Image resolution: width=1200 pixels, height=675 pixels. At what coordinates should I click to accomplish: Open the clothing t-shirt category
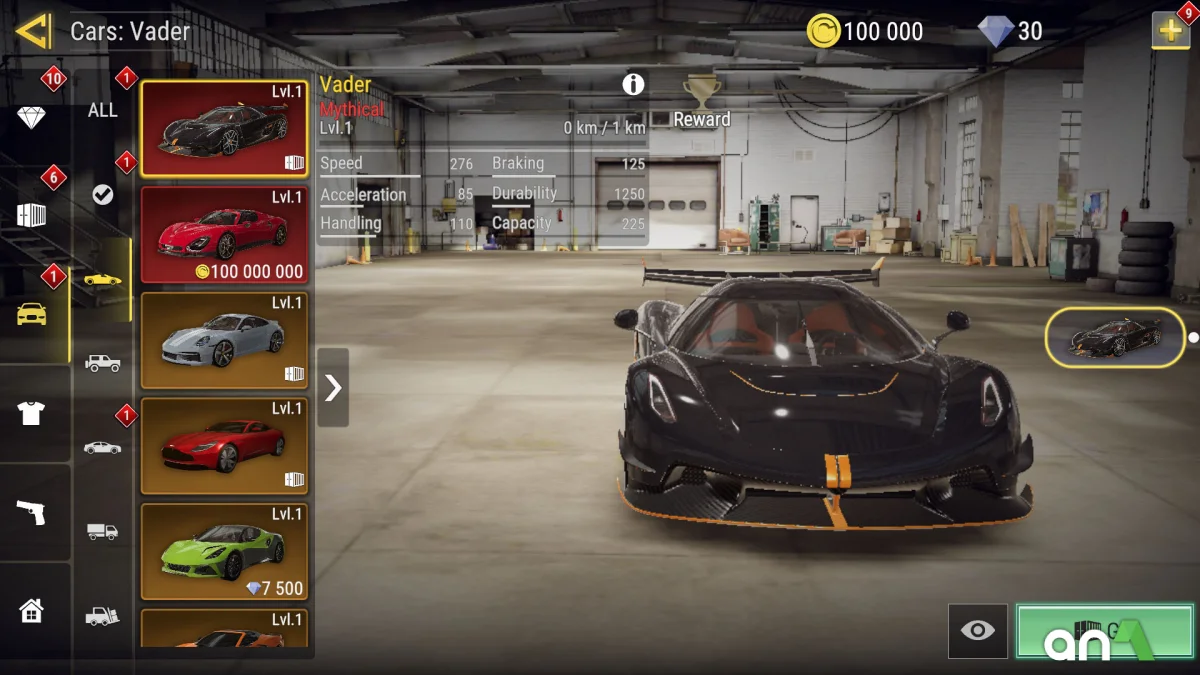pos(31,413)
